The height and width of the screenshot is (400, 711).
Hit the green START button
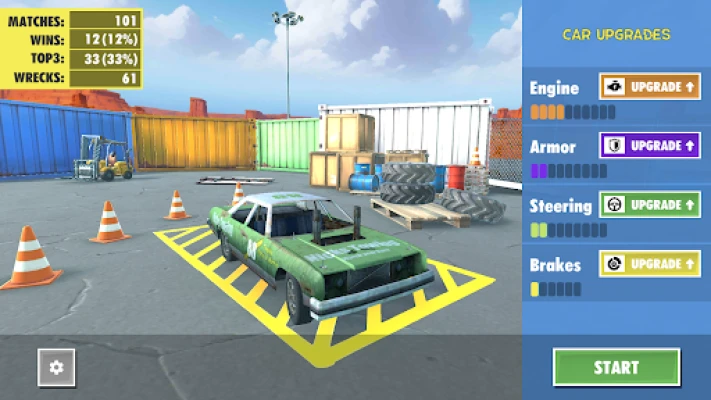tap(616, 367)
